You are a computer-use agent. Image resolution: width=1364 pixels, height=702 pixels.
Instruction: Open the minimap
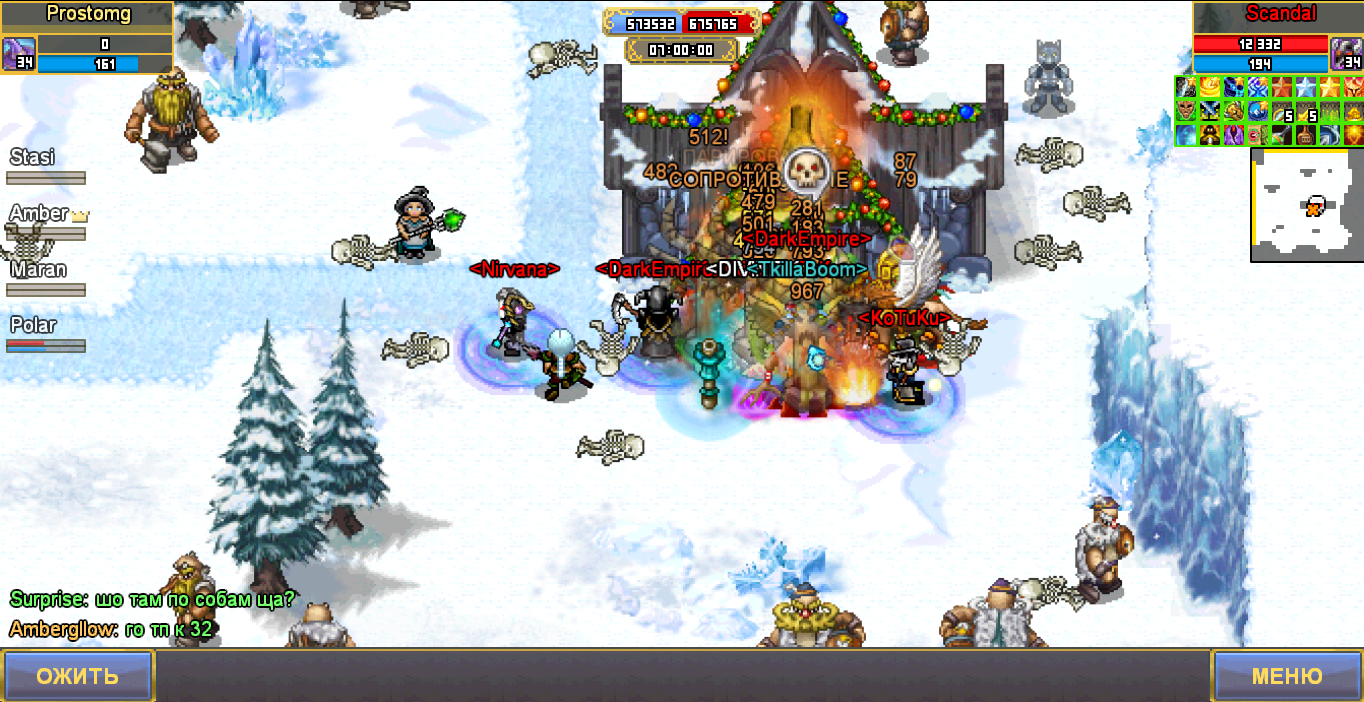pos(1306,205)
